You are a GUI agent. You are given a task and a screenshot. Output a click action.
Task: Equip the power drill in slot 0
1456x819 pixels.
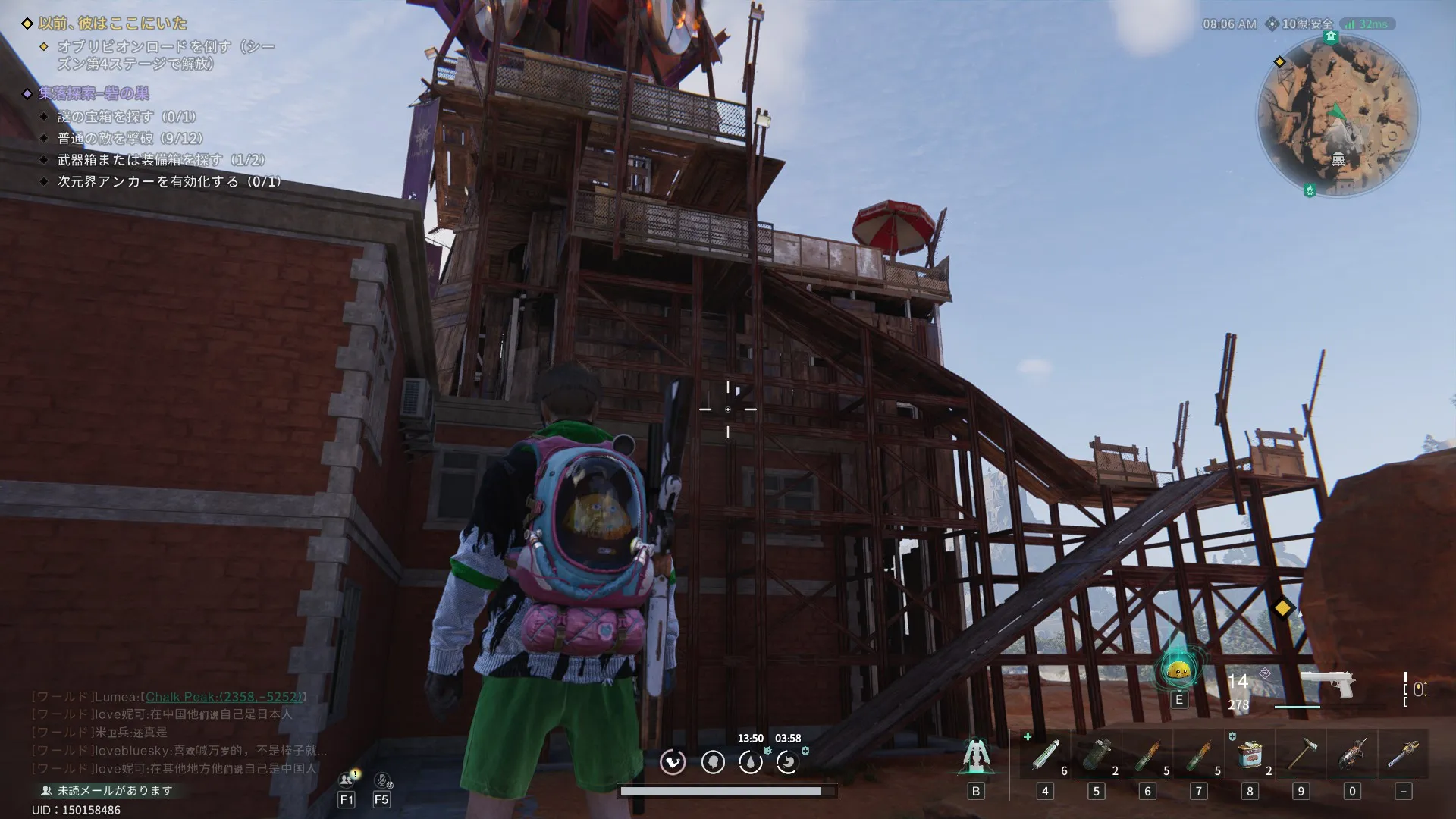(x=1352, y=755)
